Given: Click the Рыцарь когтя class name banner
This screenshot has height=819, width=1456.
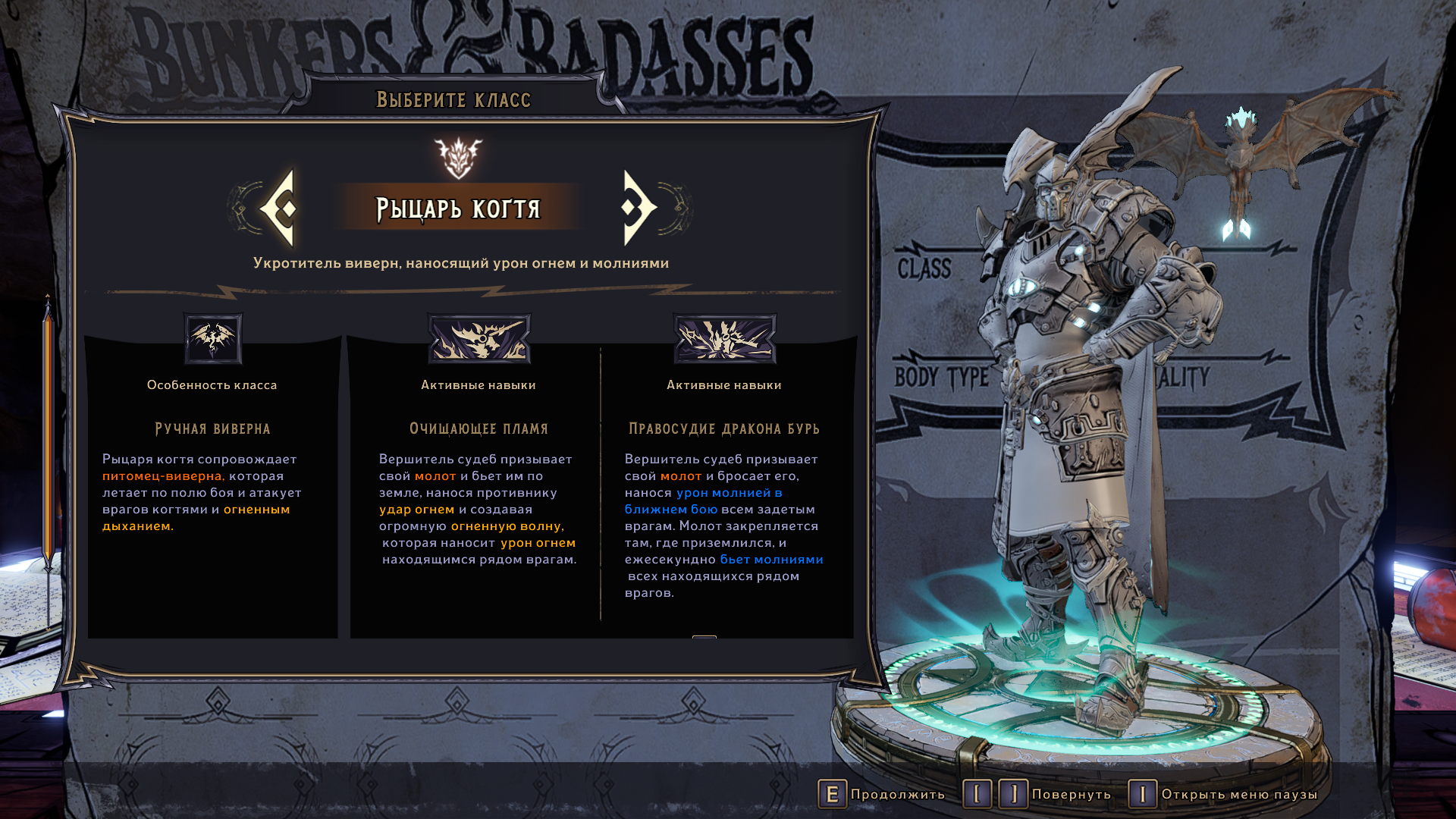Looking at the screenshot, I should pyautogui.click(x=458, y=208).
